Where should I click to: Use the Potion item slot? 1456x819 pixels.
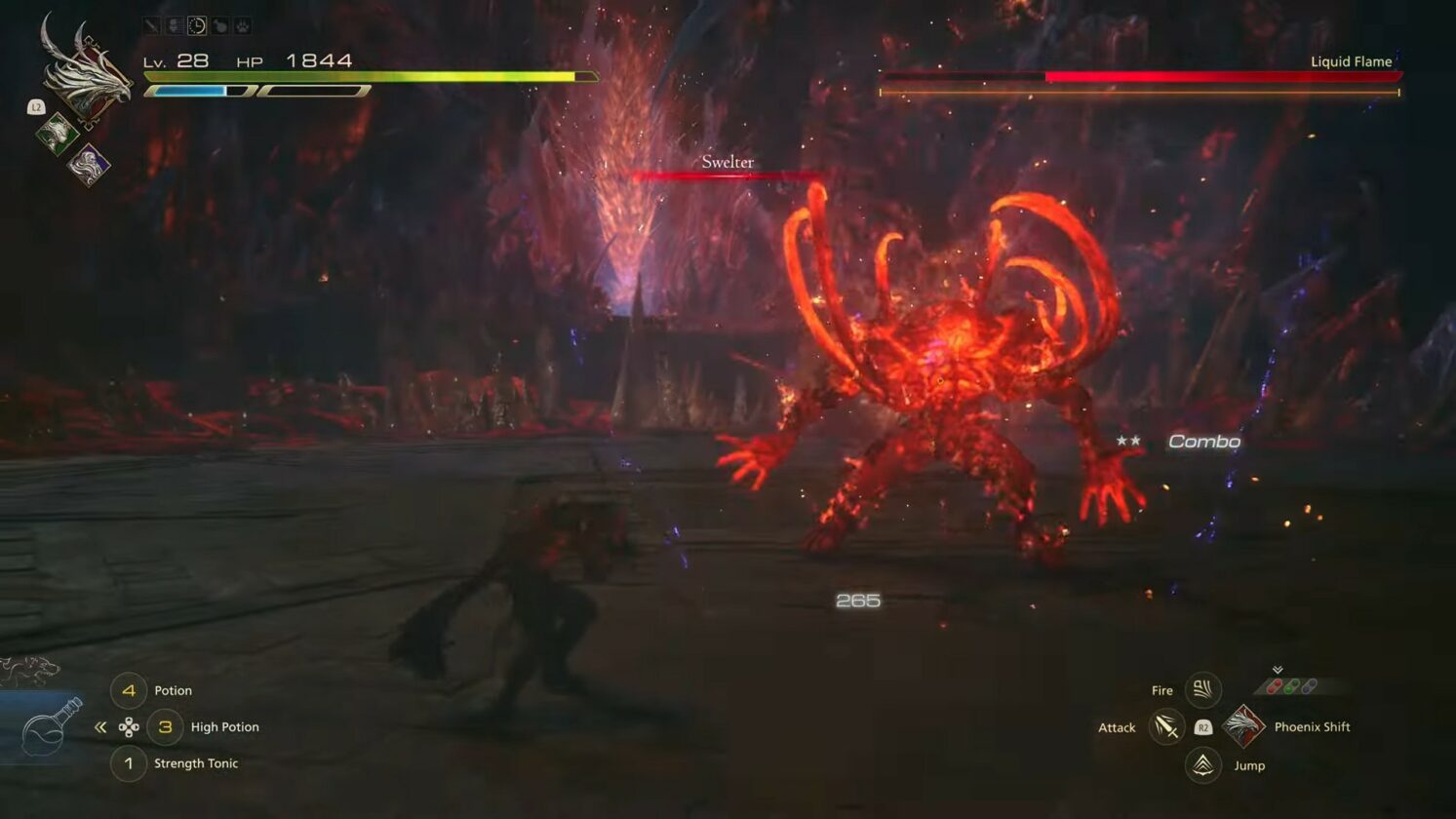click(x=129, y=690)
